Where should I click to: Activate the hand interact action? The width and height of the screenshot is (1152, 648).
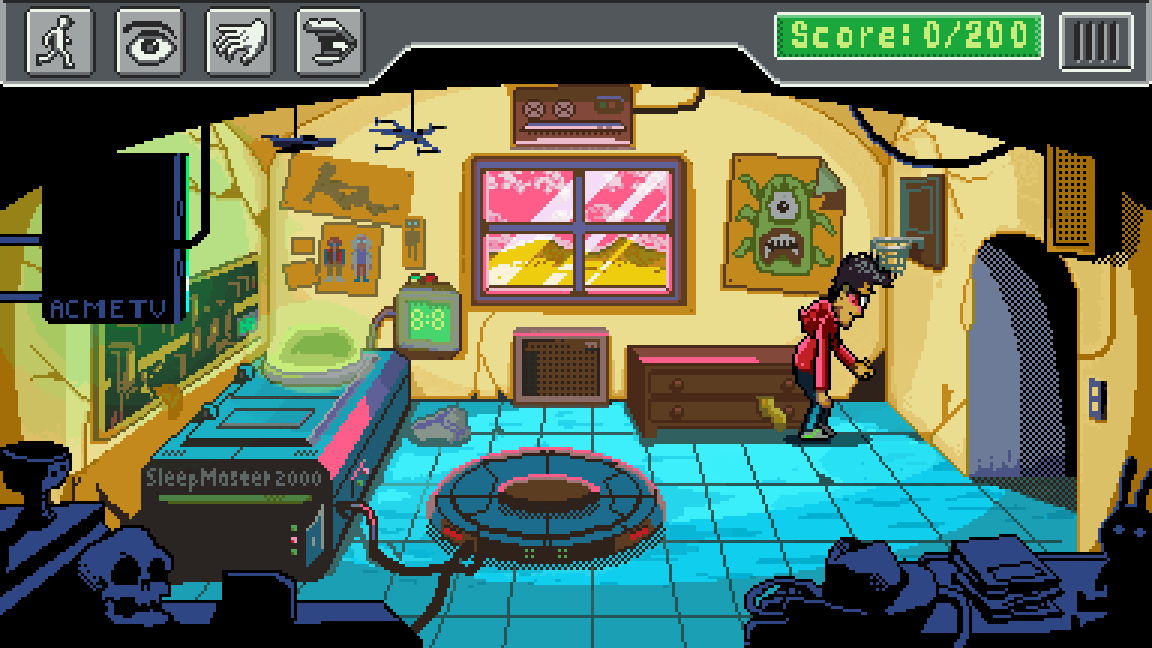point(240,42)
